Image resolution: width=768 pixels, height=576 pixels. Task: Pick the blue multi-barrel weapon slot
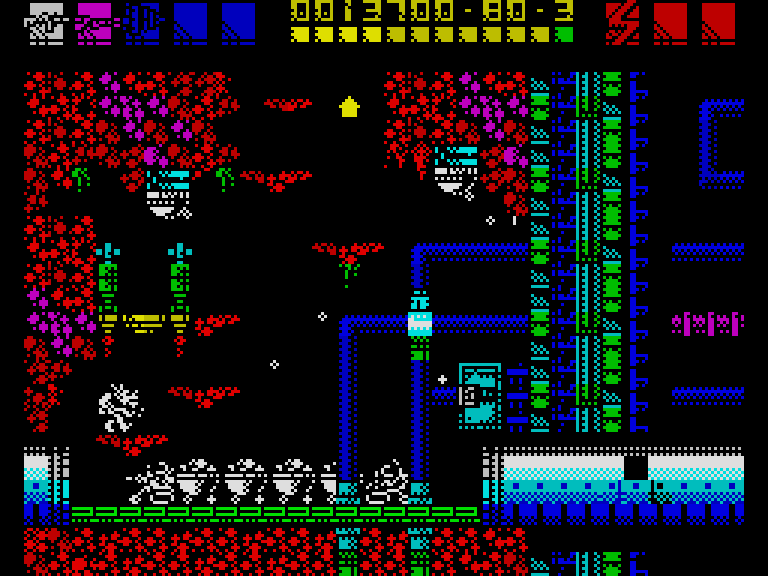click(x=142, y=23)
